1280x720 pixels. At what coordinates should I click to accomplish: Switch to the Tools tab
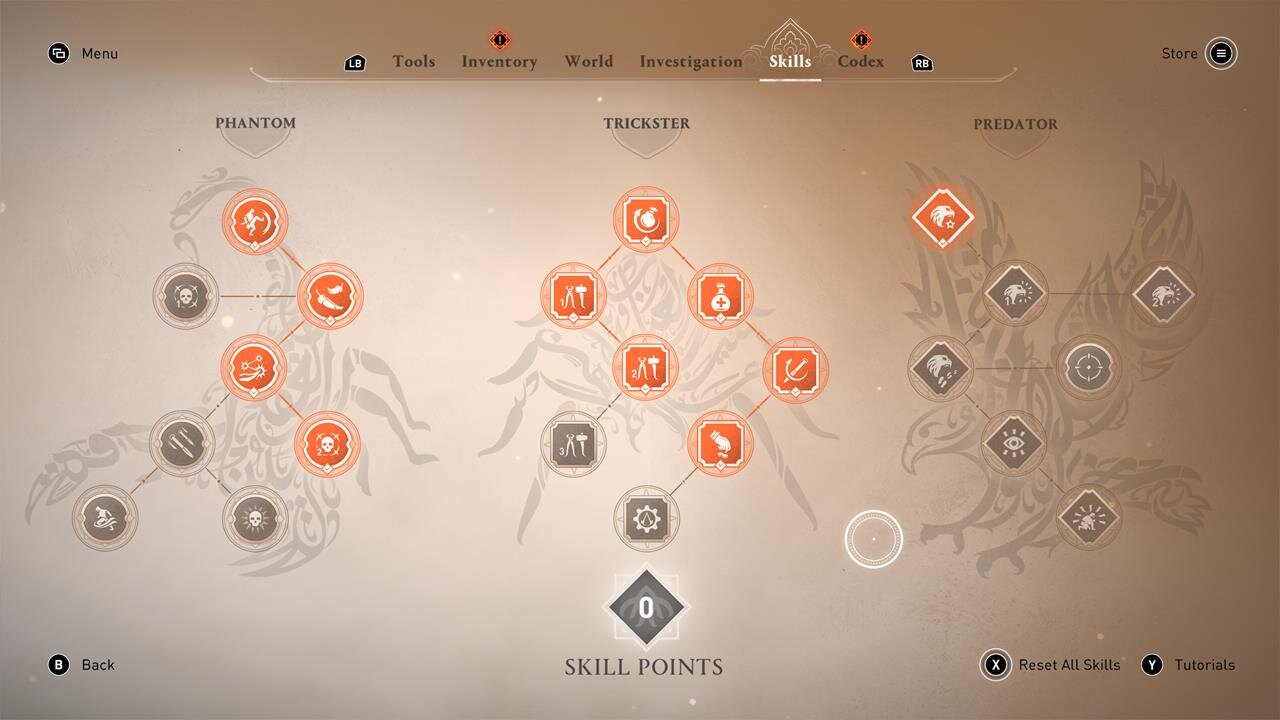413,62
